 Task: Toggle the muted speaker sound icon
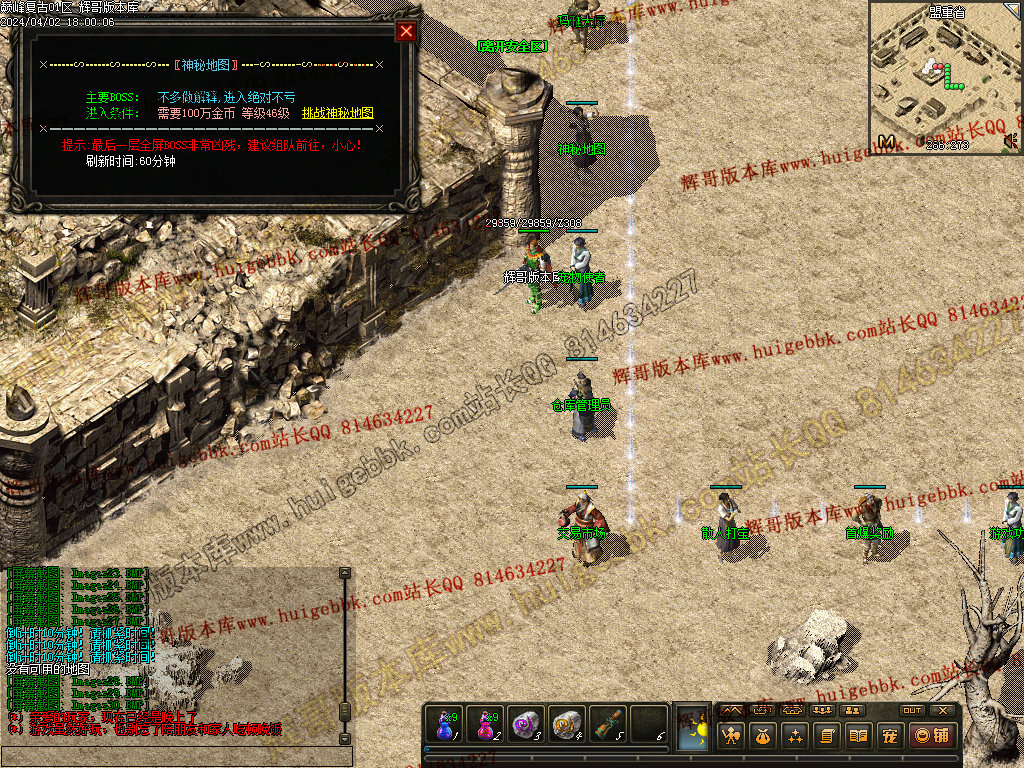pos(1010,142)
